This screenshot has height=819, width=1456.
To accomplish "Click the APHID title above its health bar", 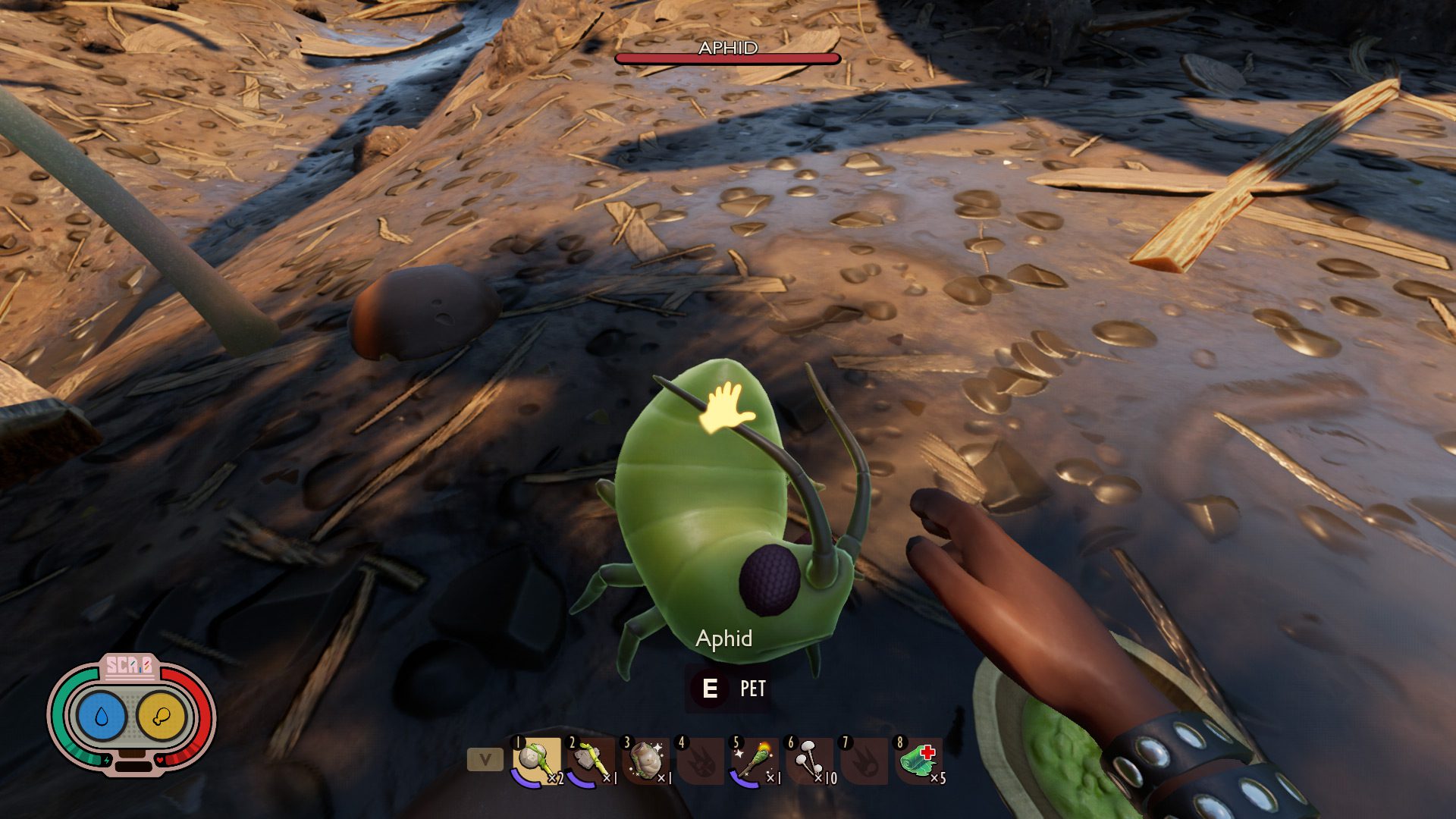I will pos(727,48).
